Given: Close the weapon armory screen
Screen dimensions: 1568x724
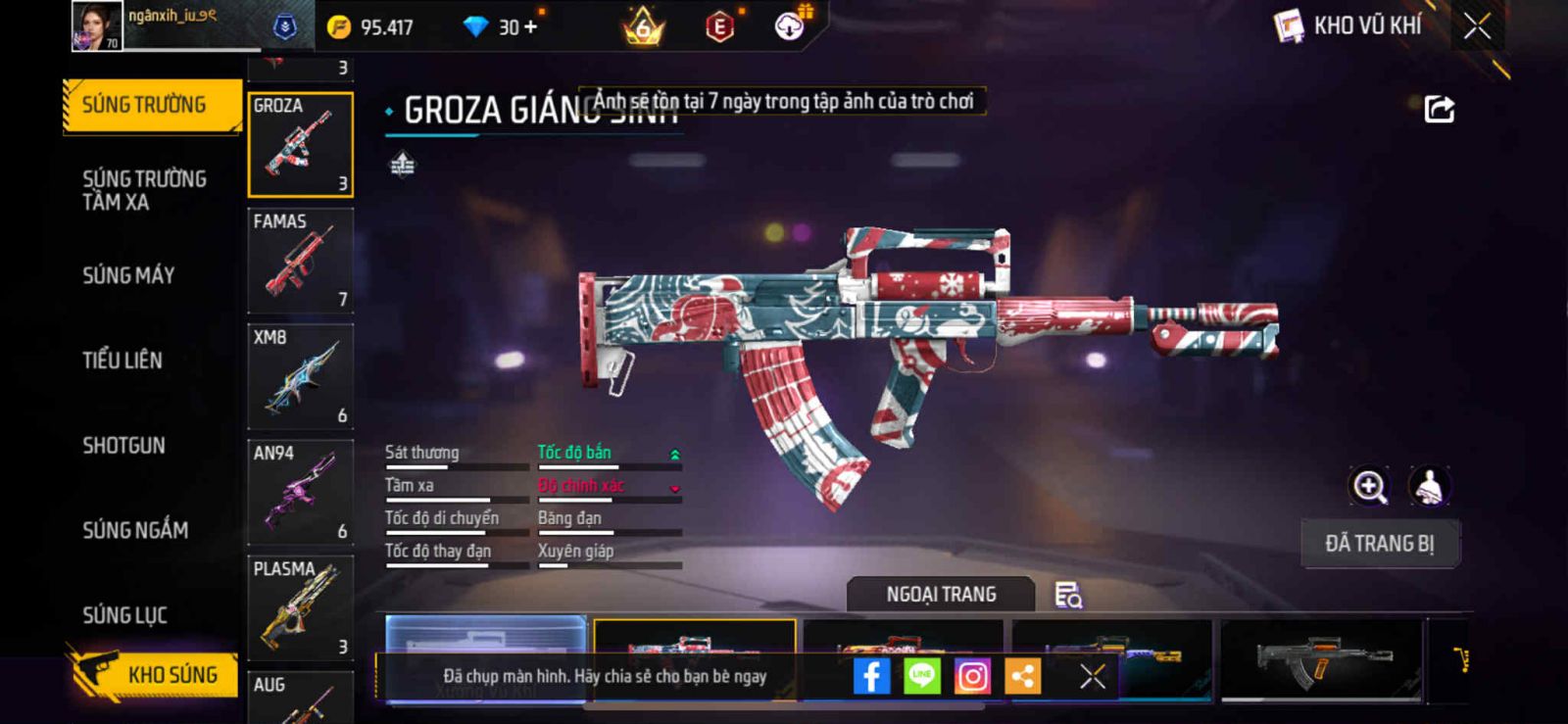Looking at the screenshot, I should (1477, 26).
